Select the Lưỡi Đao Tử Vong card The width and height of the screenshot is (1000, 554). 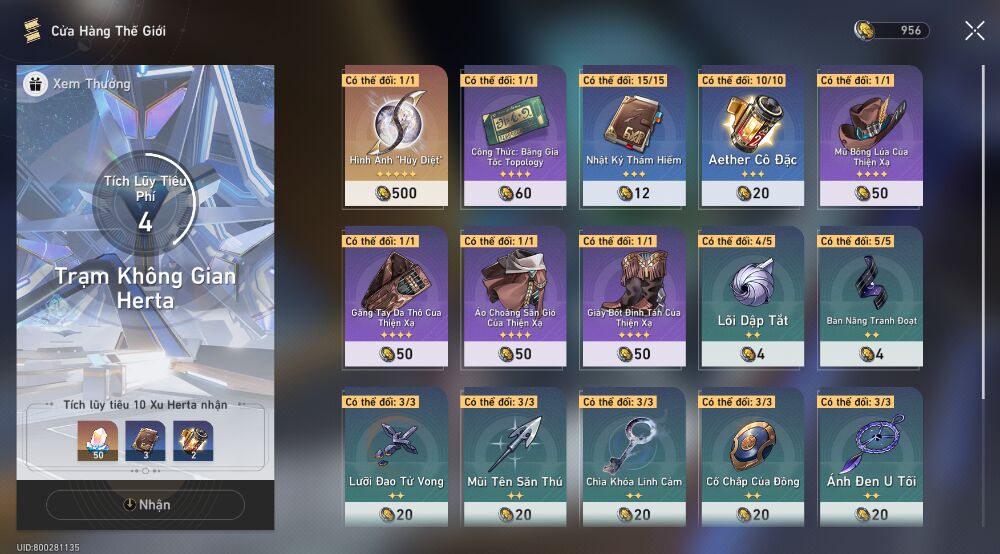[x=396, y=457]
